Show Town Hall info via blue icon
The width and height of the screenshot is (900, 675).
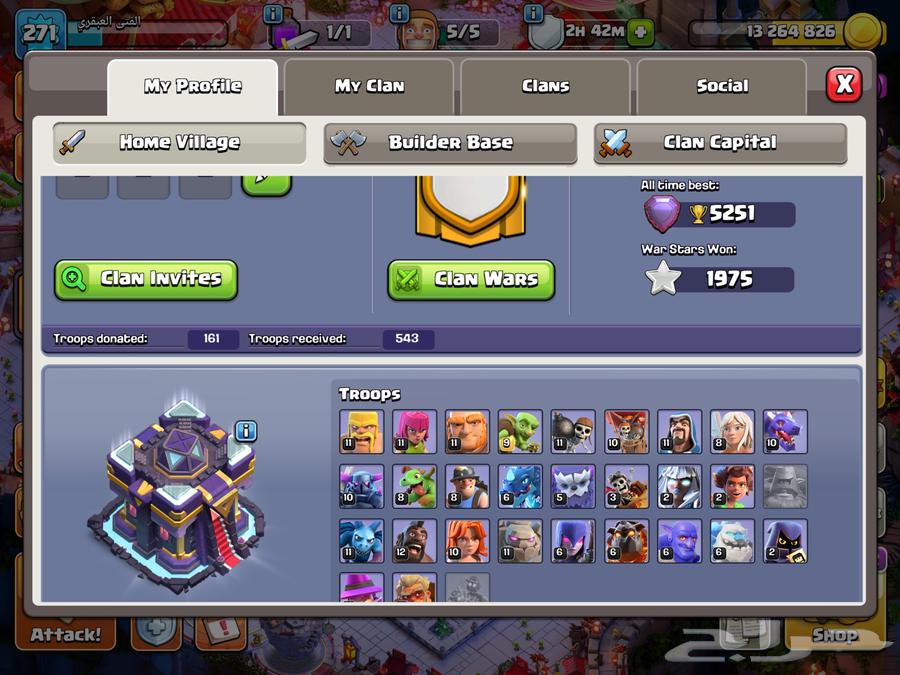[x=246, y=431]
